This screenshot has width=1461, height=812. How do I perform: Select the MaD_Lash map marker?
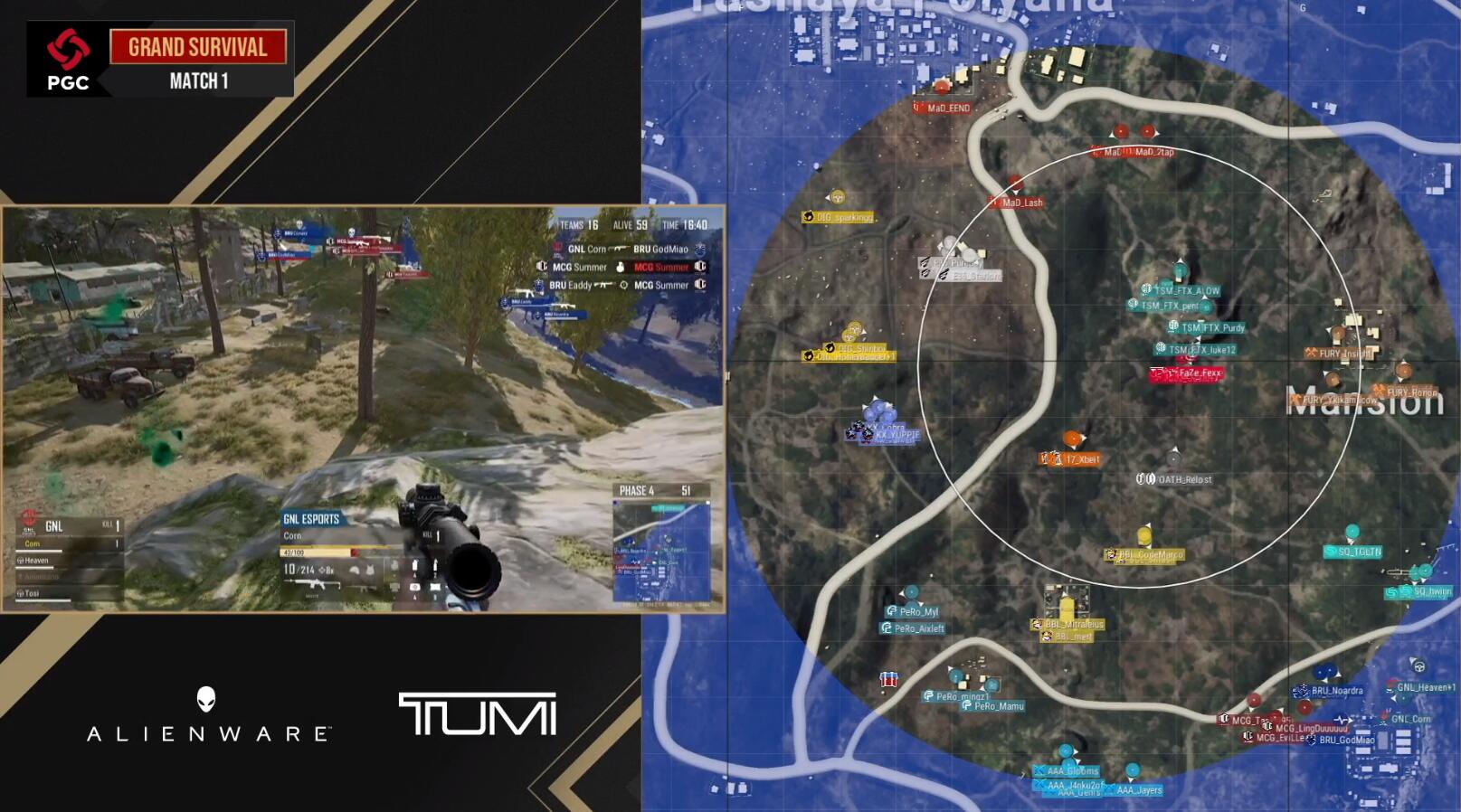1021,203
